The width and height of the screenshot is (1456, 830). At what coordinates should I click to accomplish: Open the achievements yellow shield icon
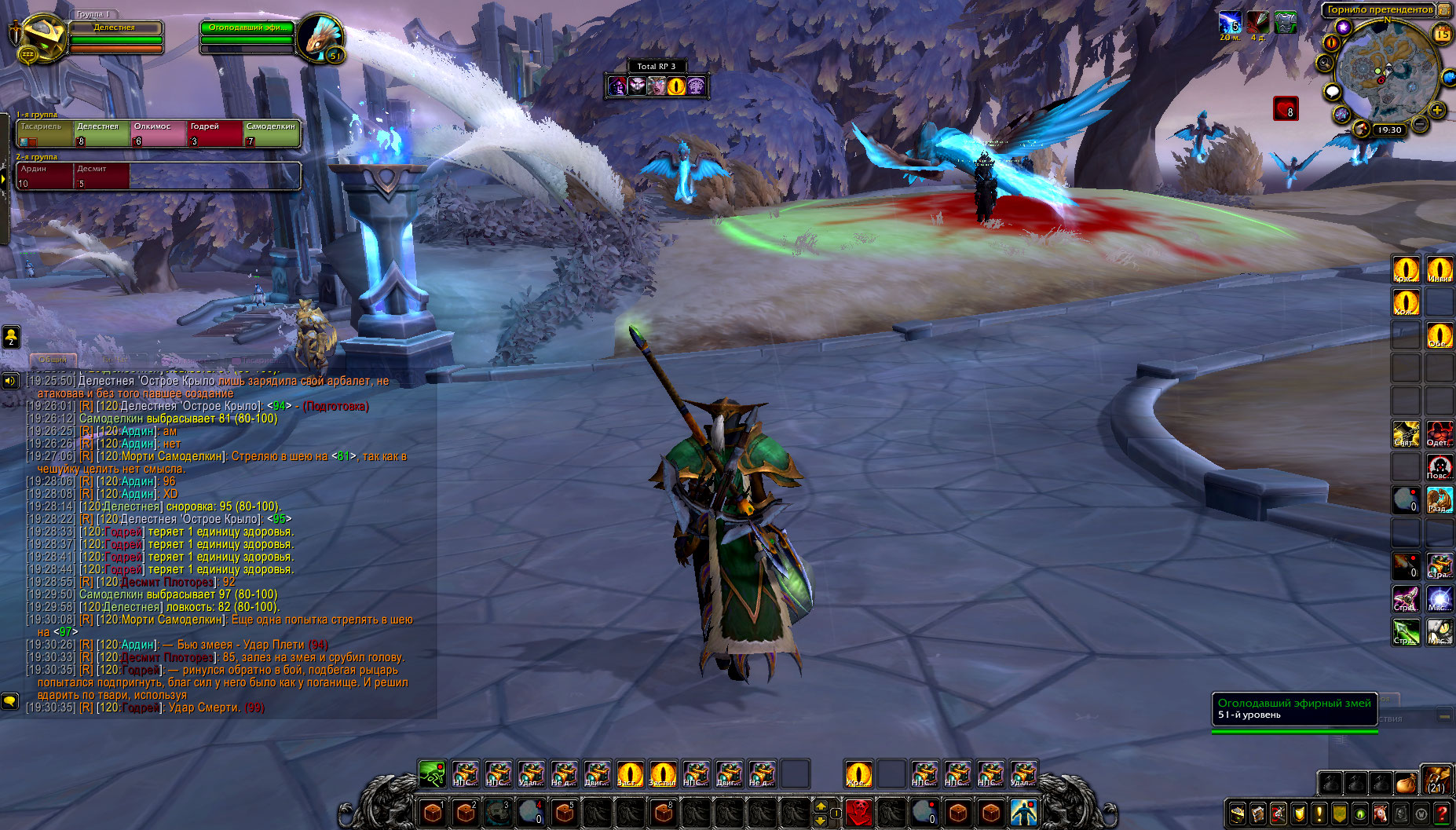click(1299, 814)
